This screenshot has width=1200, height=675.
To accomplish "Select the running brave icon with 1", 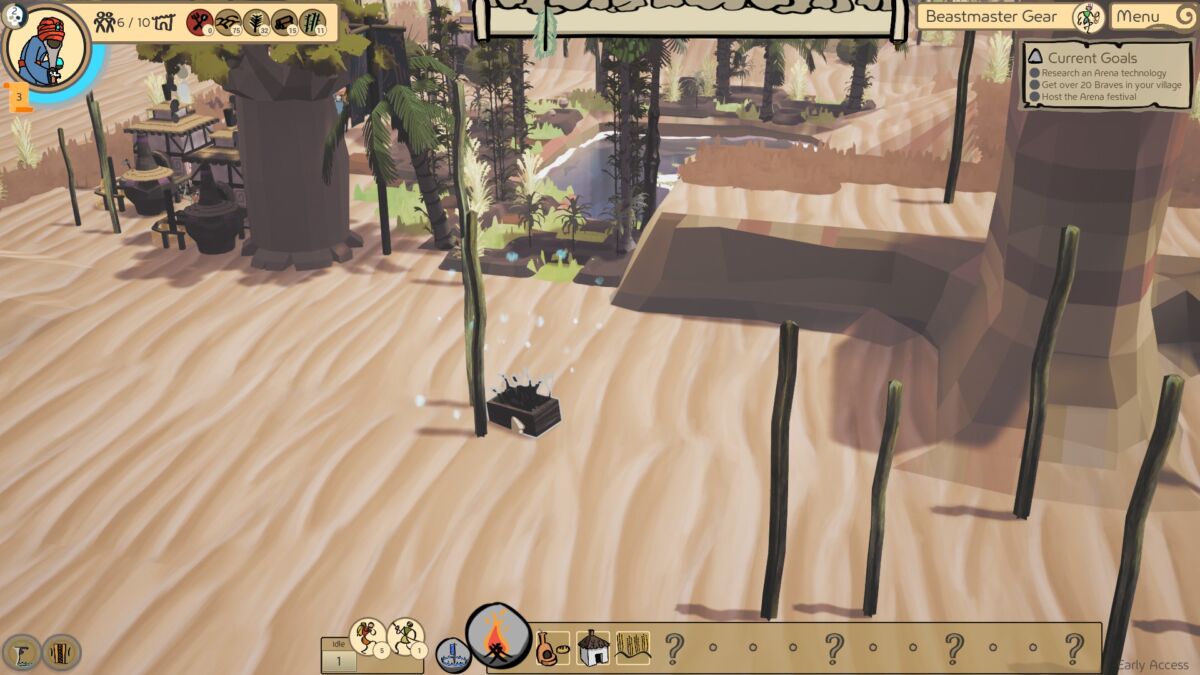I will tap(405, 636).
